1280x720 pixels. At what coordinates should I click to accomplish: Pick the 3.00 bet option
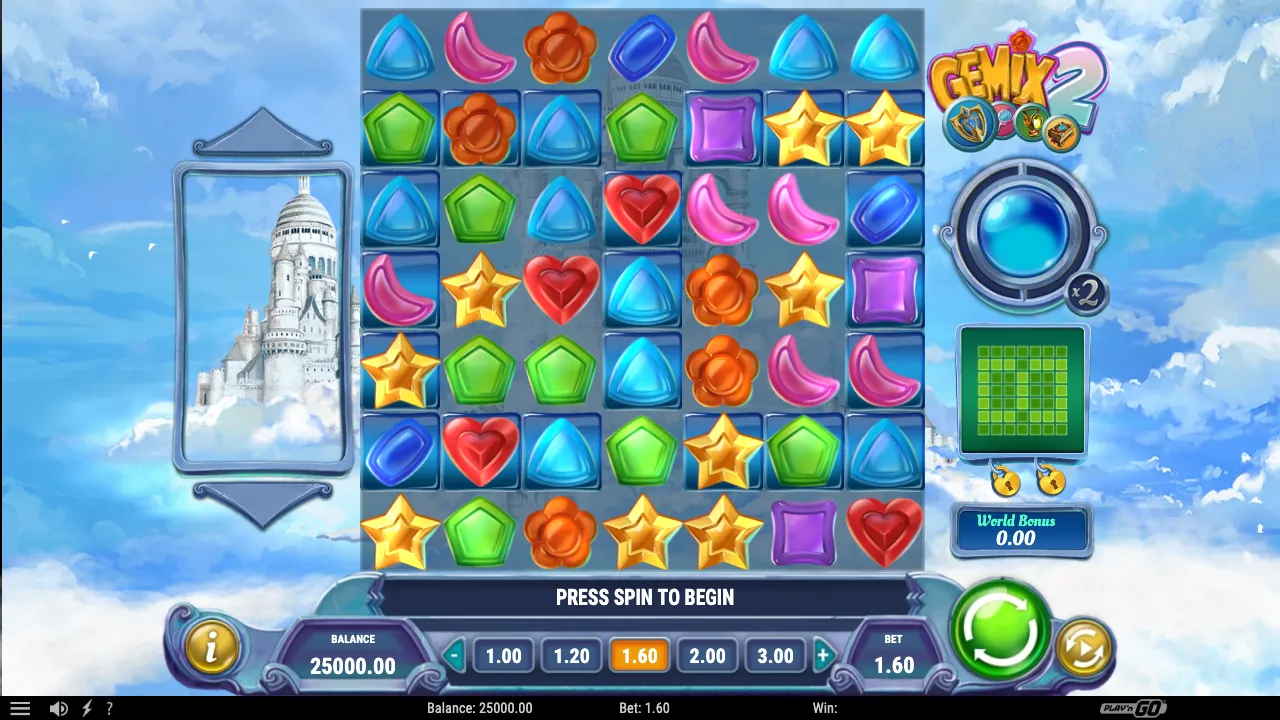click(775, 656)
